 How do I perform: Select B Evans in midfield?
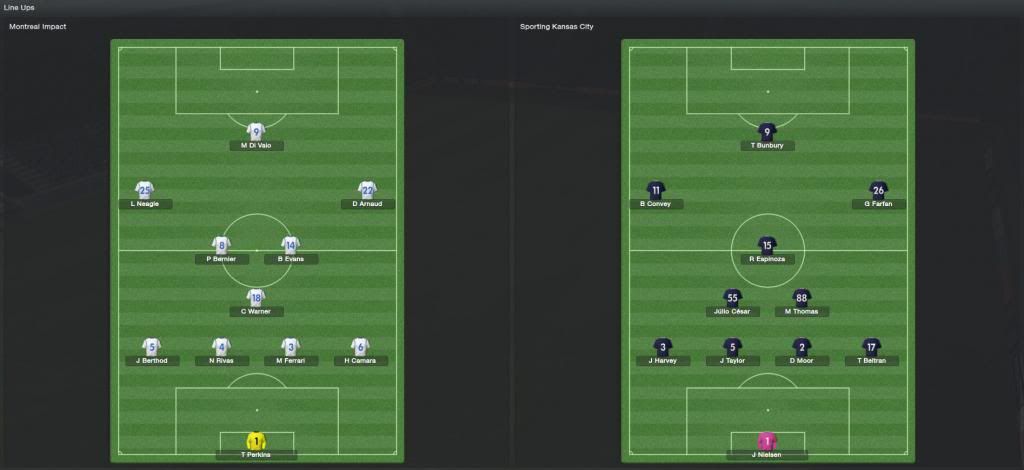(x=290, y=244)
